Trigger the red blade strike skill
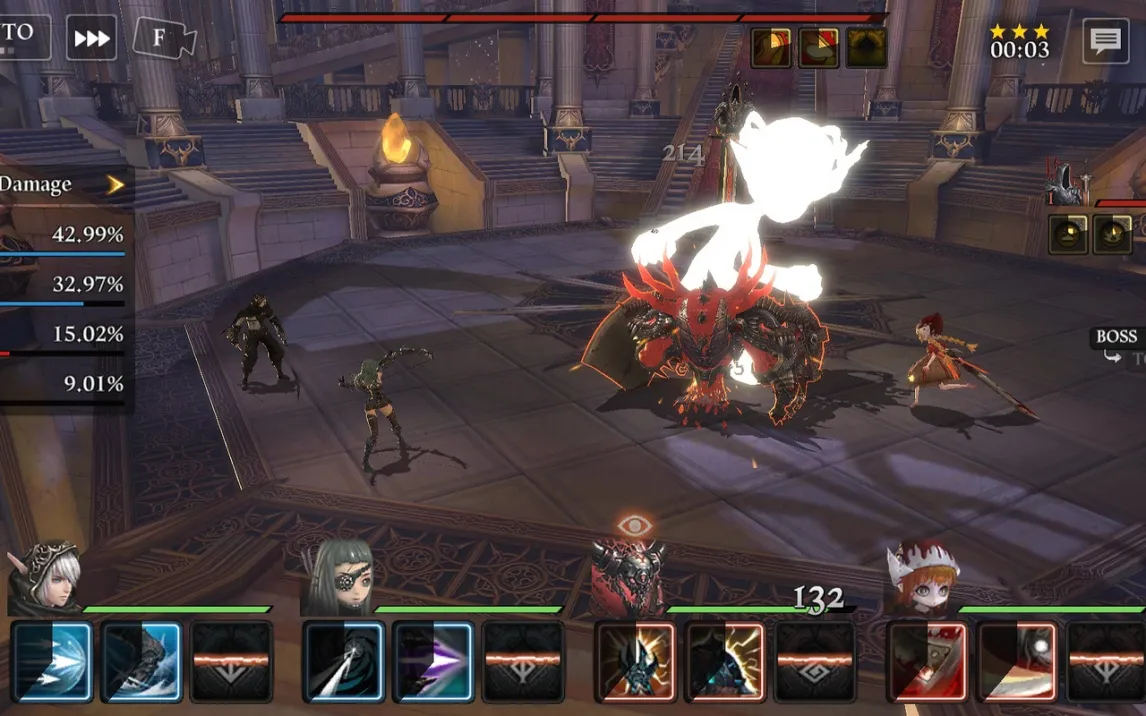1146x716 pixels. pos(927,661)
